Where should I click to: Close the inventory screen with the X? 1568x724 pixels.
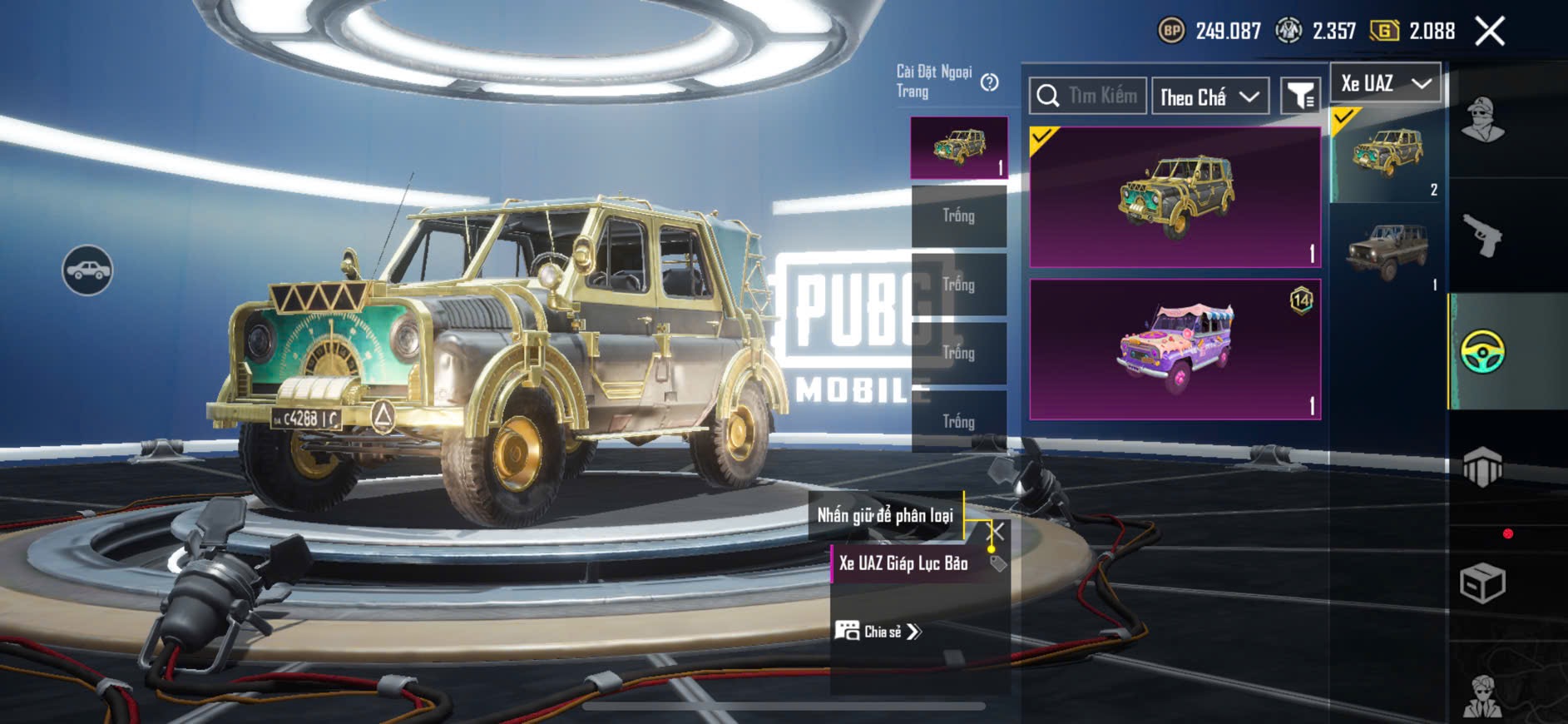[1490, 32]
